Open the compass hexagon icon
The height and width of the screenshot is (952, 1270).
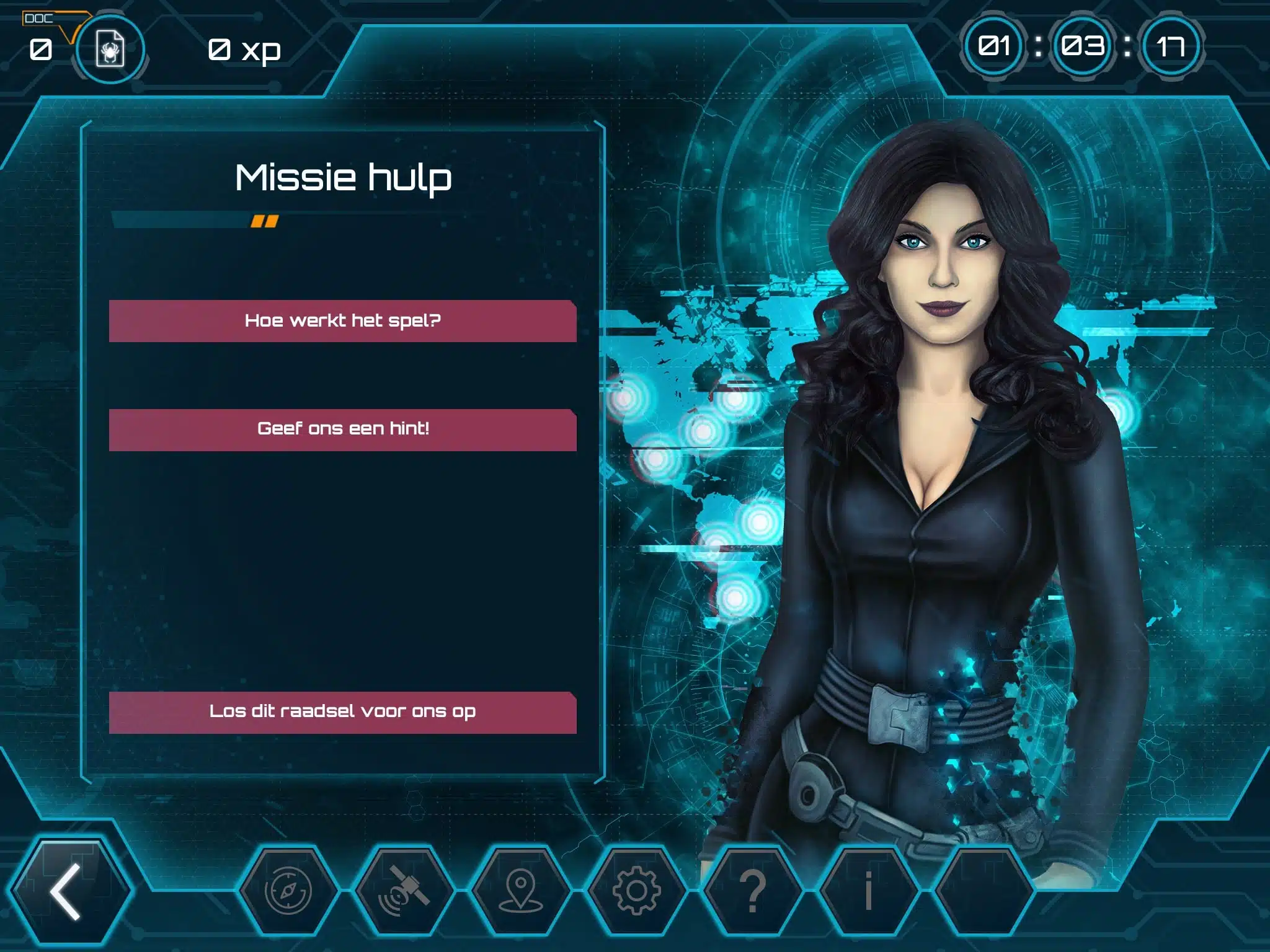(288, 891)
